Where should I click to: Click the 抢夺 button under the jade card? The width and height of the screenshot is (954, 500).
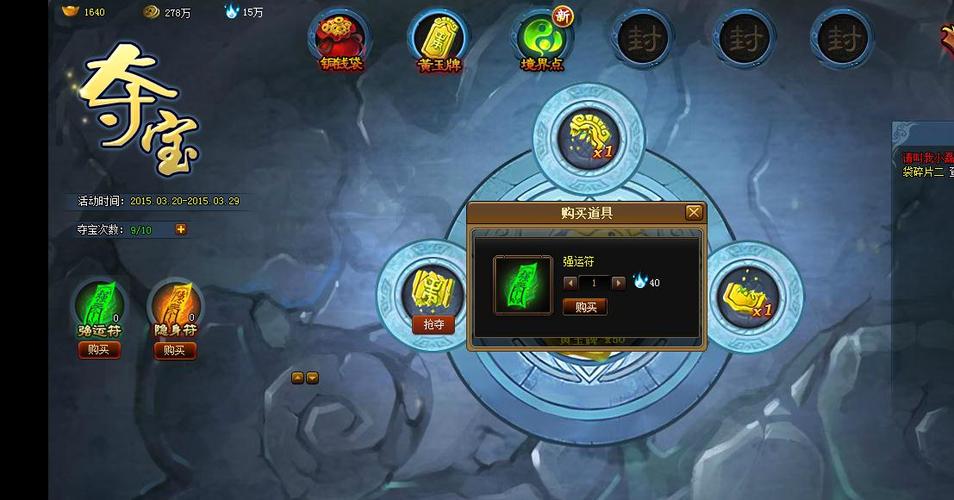point(433,324)
